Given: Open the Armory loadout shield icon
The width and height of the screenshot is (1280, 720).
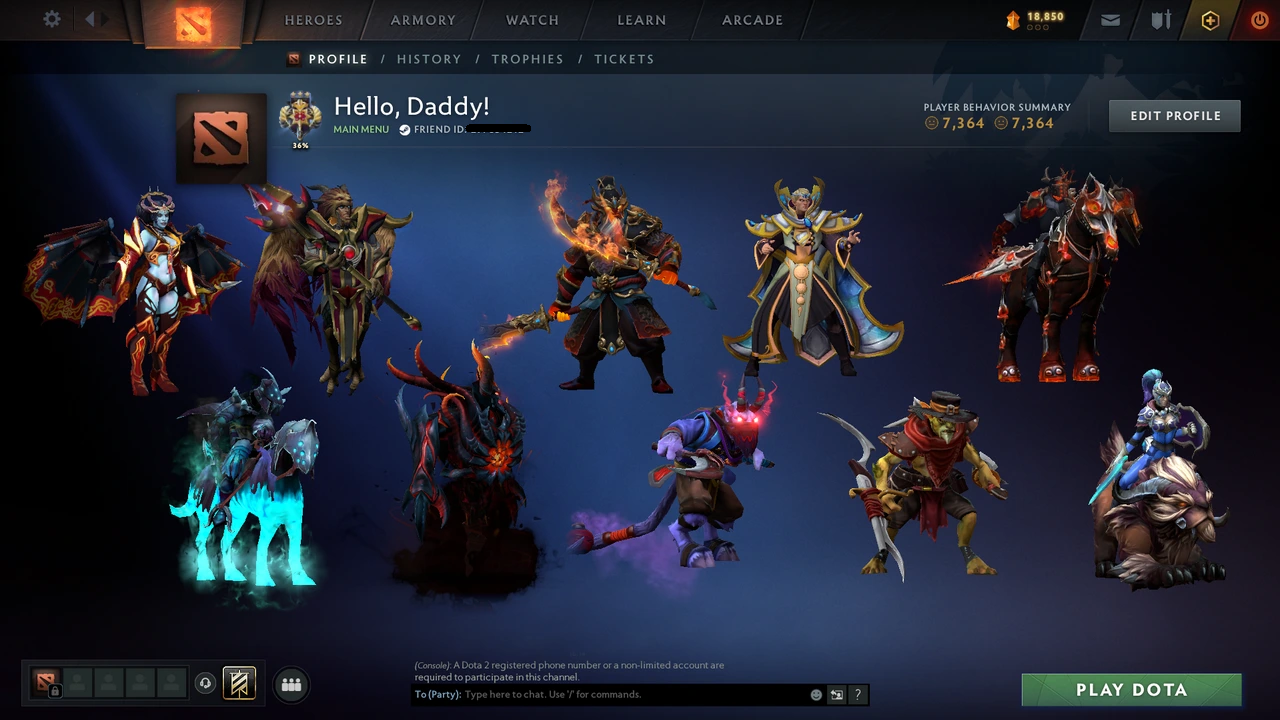Looking at the screenshot, I should tap(1160, 20).
